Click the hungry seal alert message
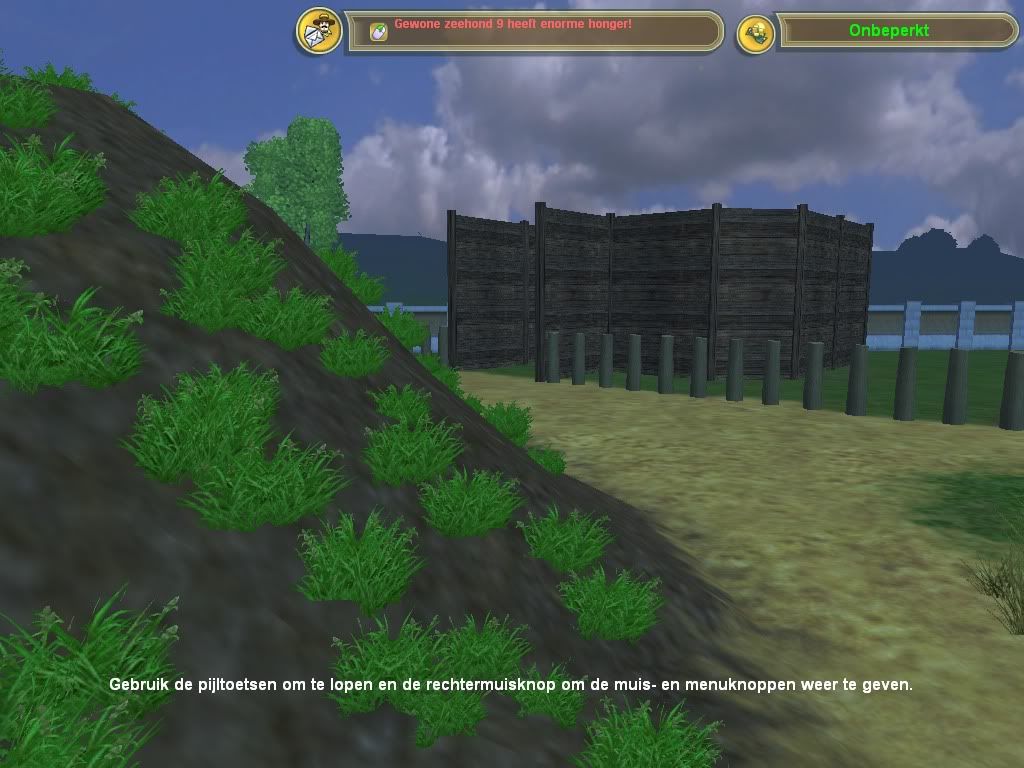Image resolution: width=1024 pixels, height=768 pixels. (x=512, y=23)
